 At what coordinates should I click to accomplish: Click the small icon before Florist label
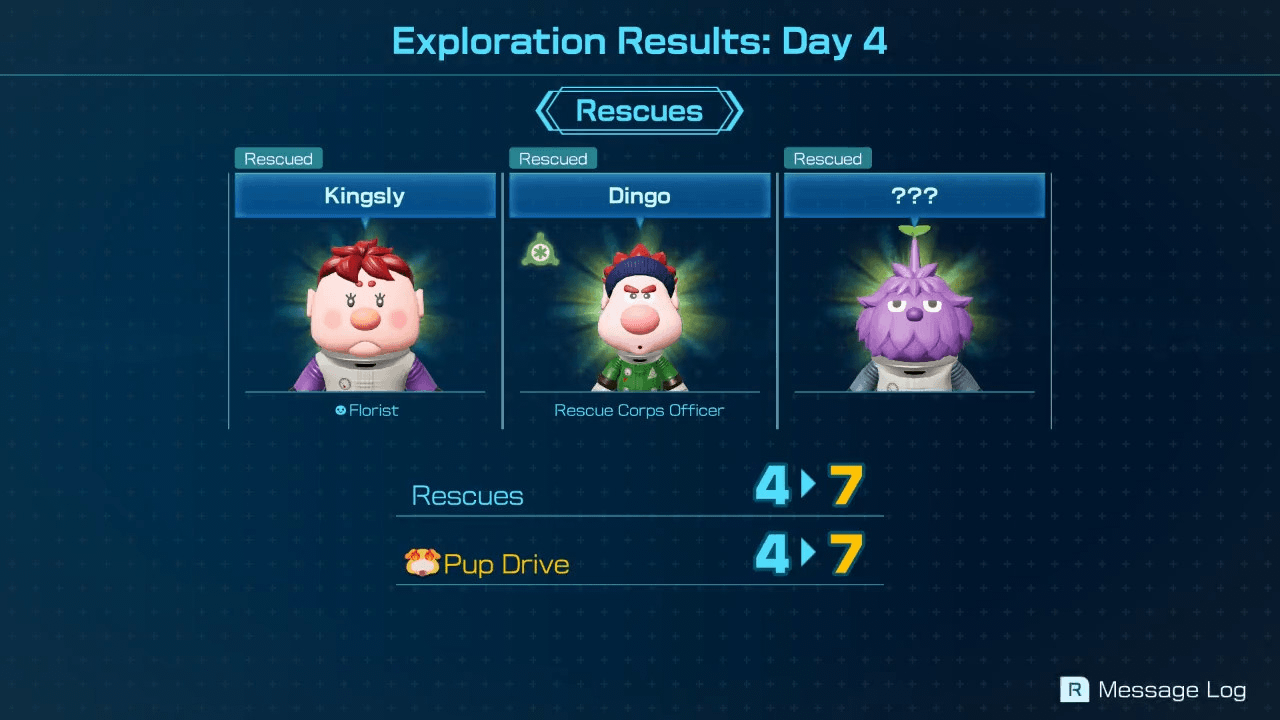[340, 410]
